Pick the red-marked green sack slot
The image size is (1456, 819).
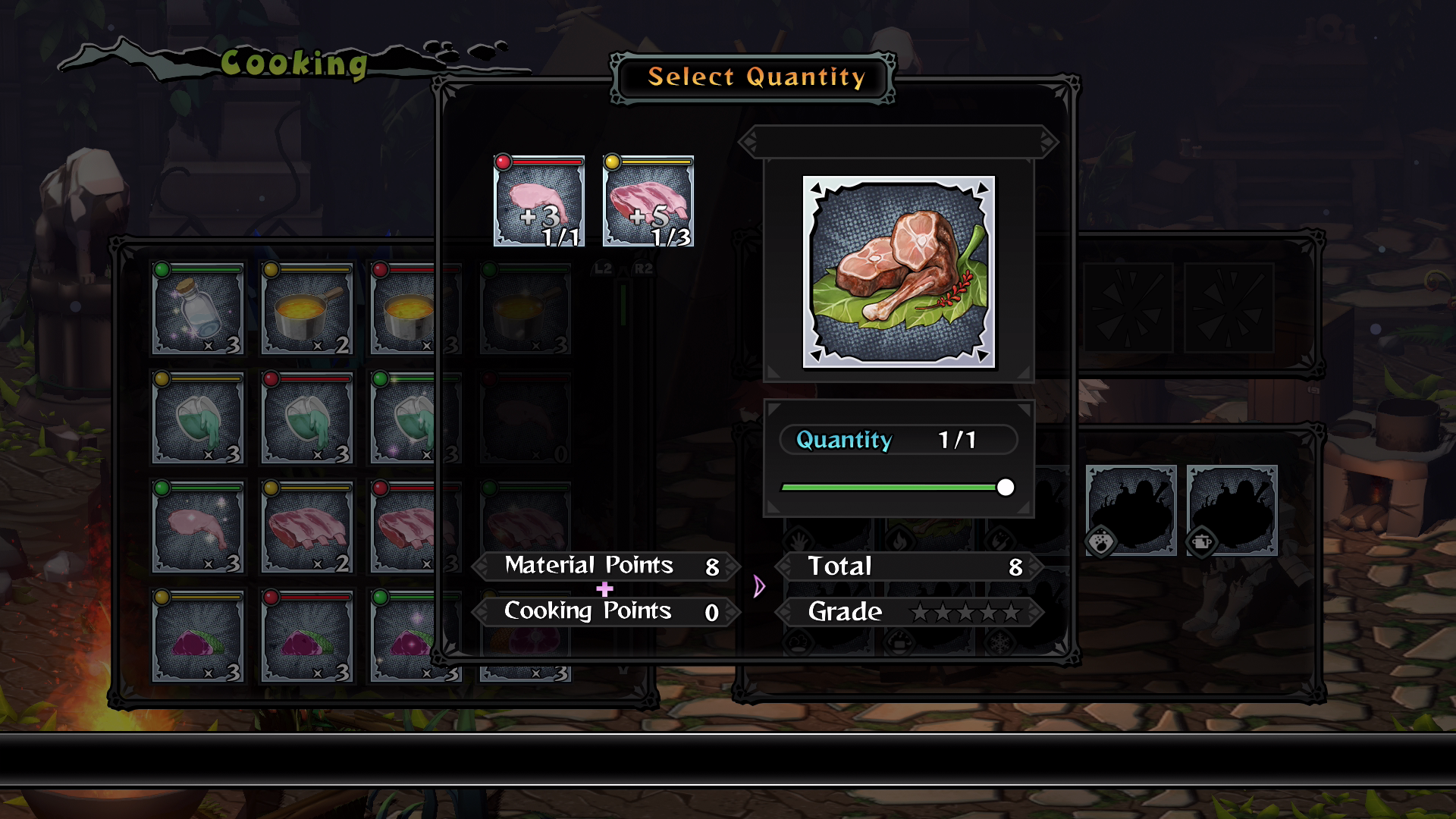pyautogui.click(x=307, y=418)
